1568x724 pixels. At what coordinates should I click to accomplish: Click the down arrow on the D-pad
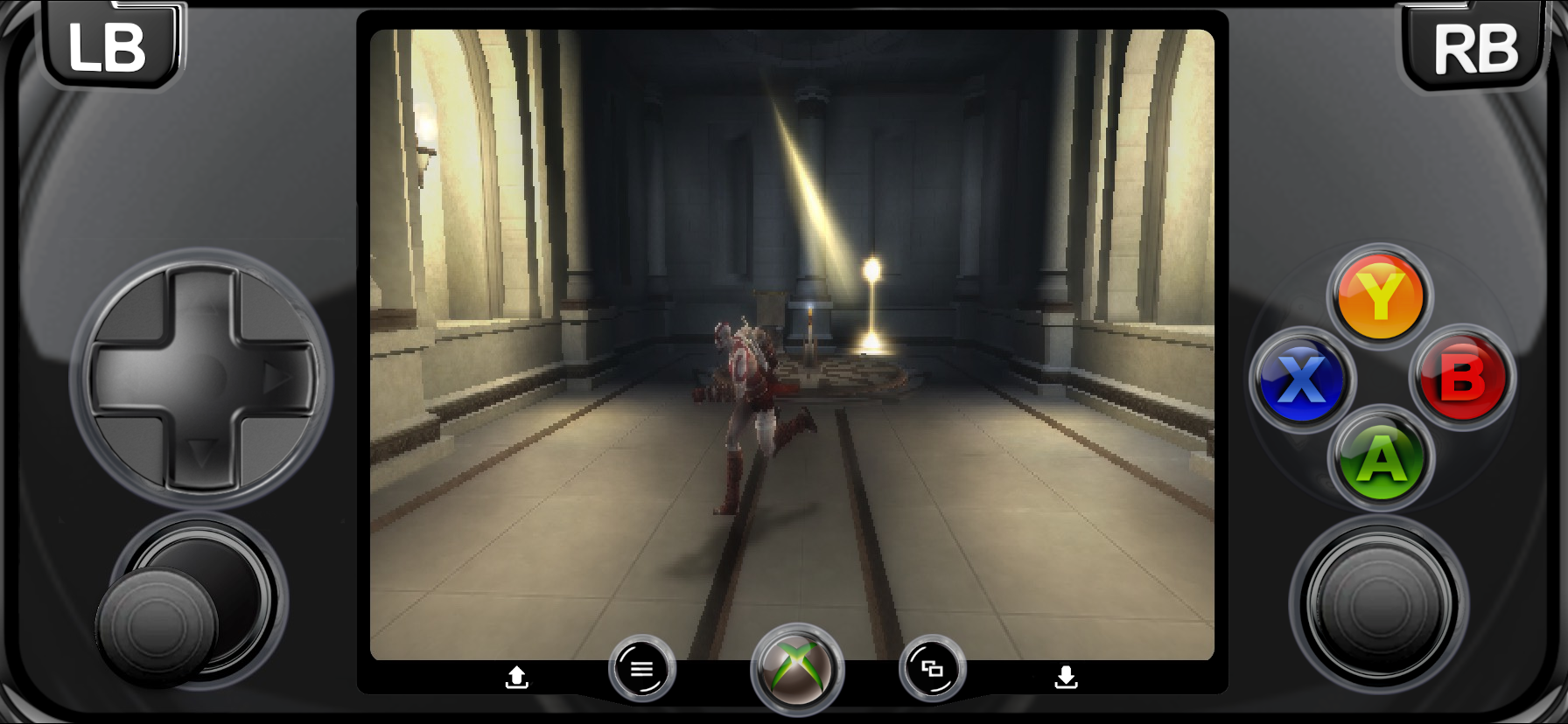tap(202, 454)
